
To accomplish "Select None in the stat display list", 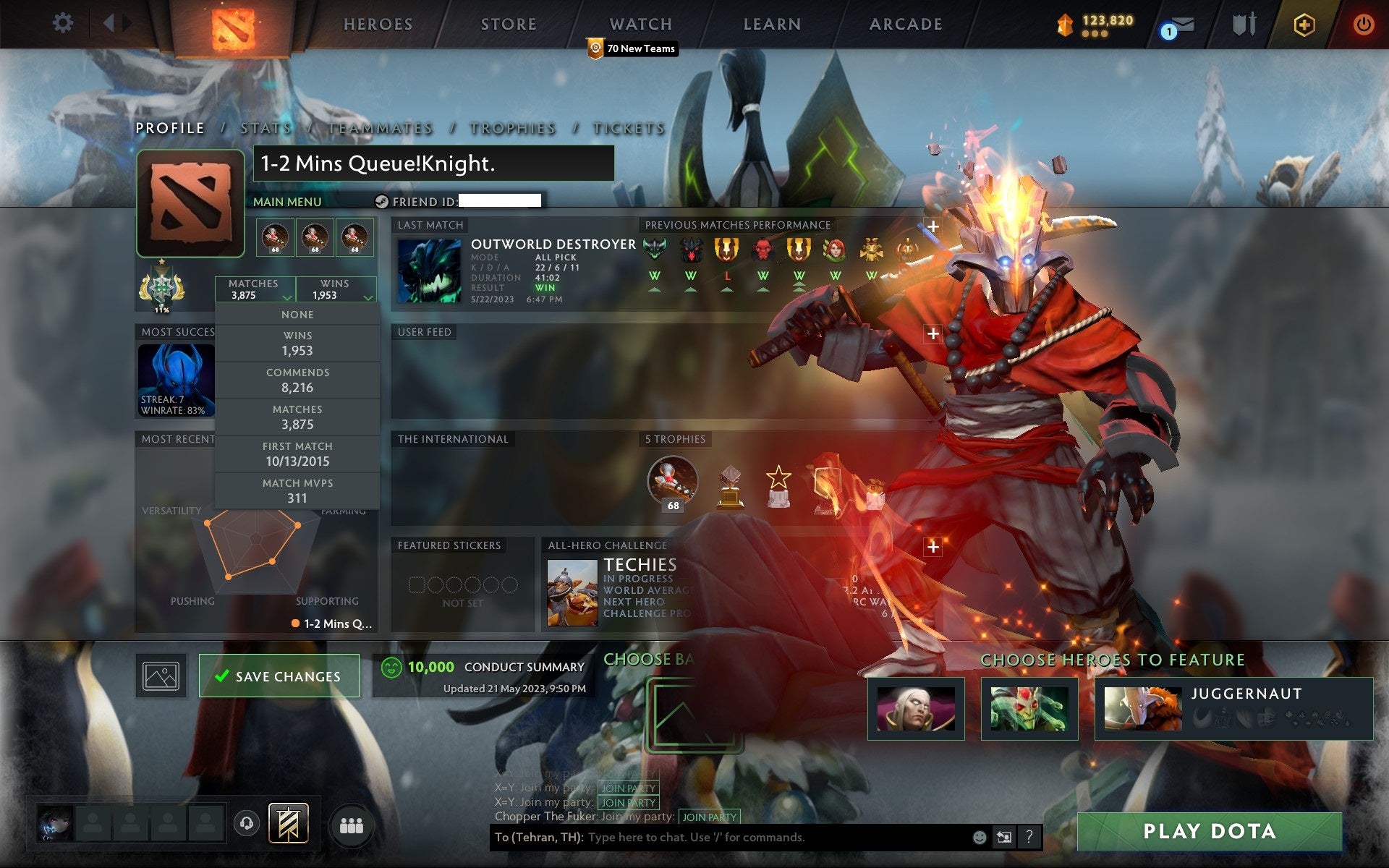I will tap(297, 314).
